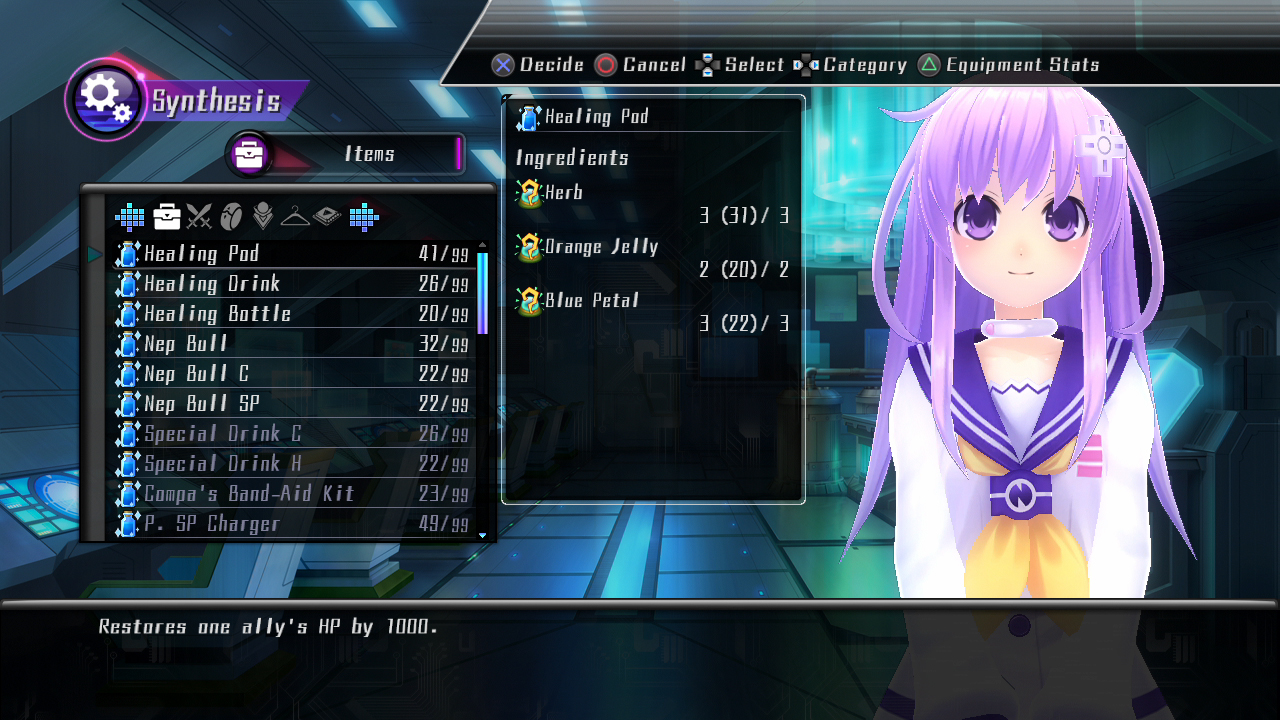Image resolution: width=1280 pixels, height=720 pixels.
Task: Show the hanger costume category
Action: click(x=295, y=216)
